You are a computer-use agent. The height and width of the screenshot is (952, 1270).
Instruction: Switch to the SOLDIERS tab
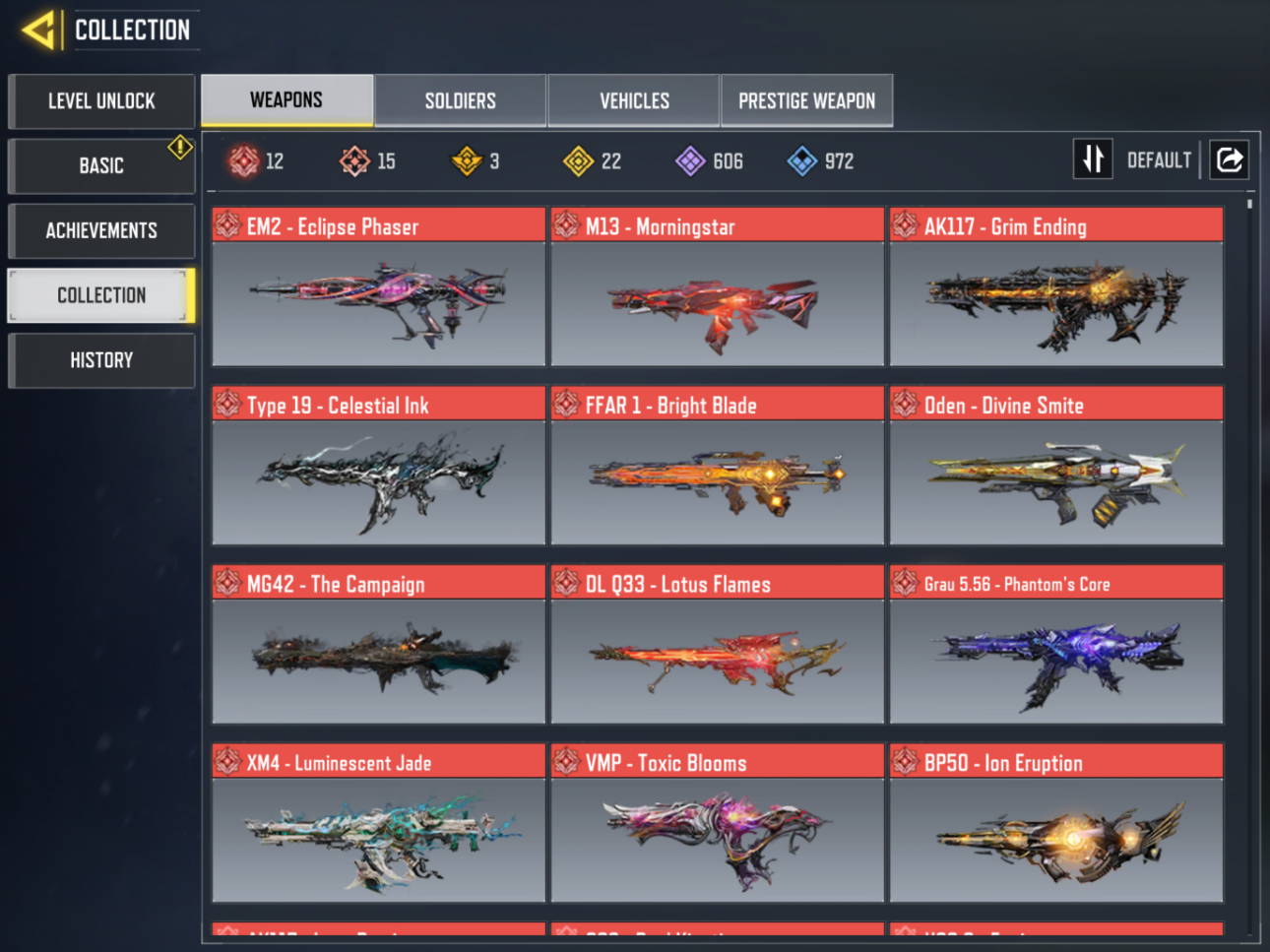pos(460,99)
